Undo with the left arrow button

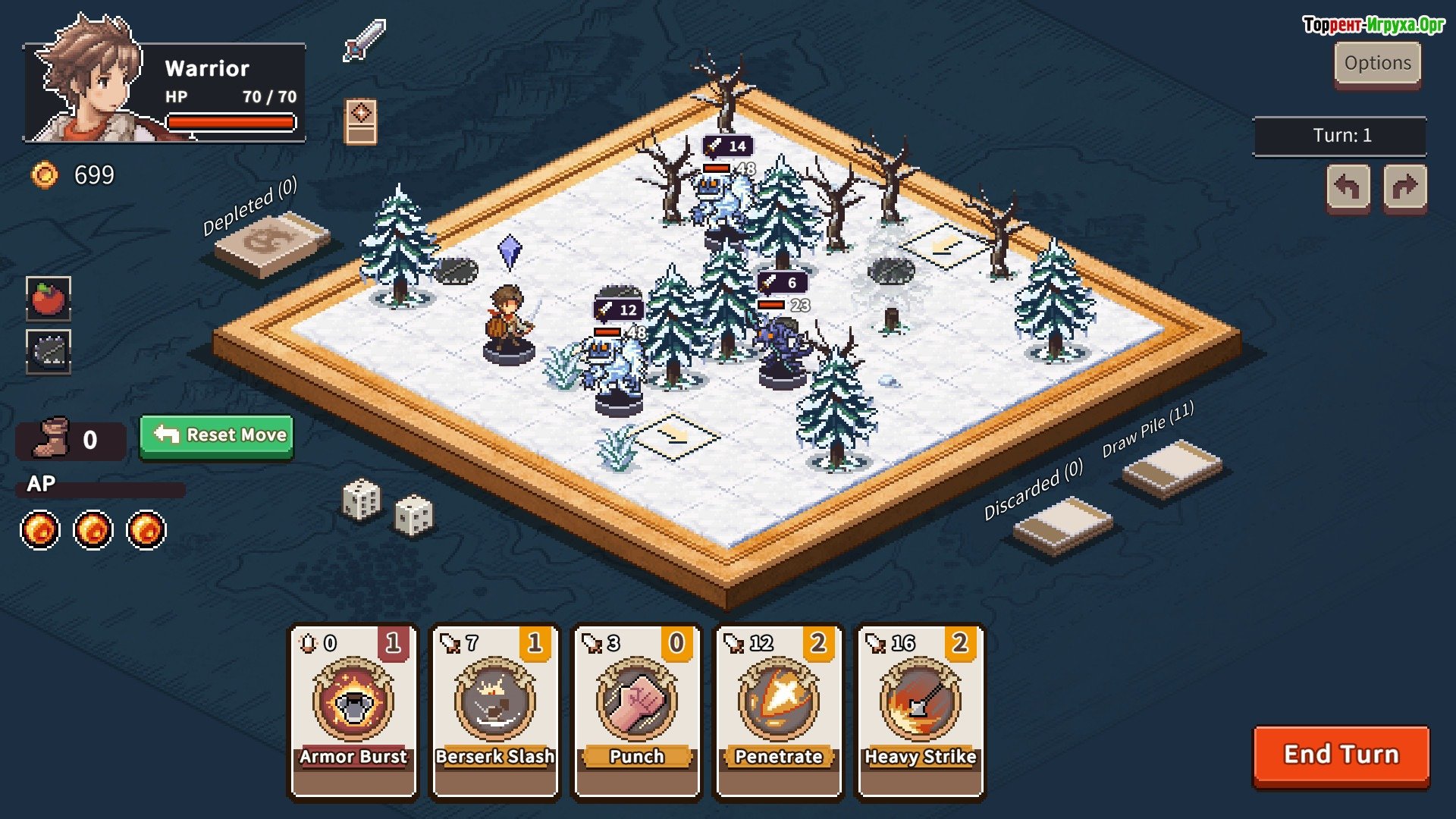tap(1348, 187)
